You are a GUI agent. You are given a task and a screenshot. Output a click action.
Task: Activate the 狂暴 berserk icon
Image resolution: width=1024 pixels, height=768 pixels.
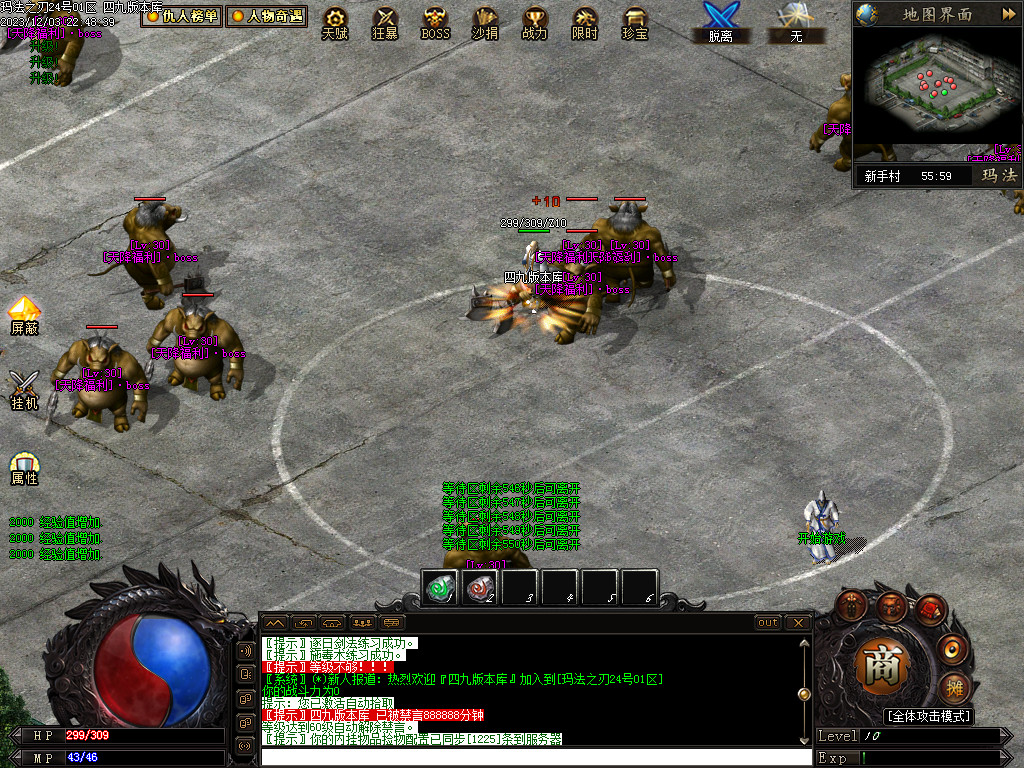tap(385, 22)
